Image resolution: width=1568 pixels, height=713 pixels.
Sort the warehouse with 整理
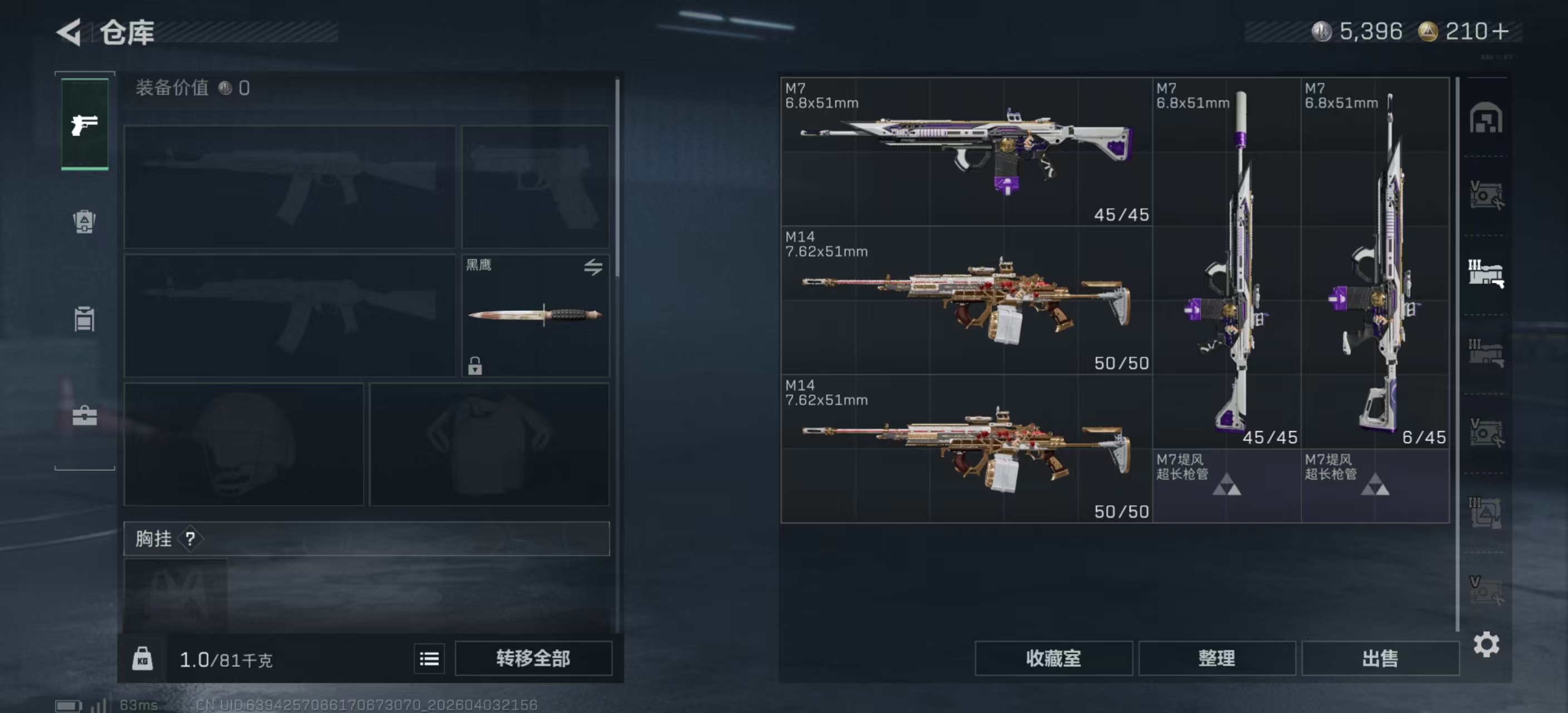coord(1216,658)
